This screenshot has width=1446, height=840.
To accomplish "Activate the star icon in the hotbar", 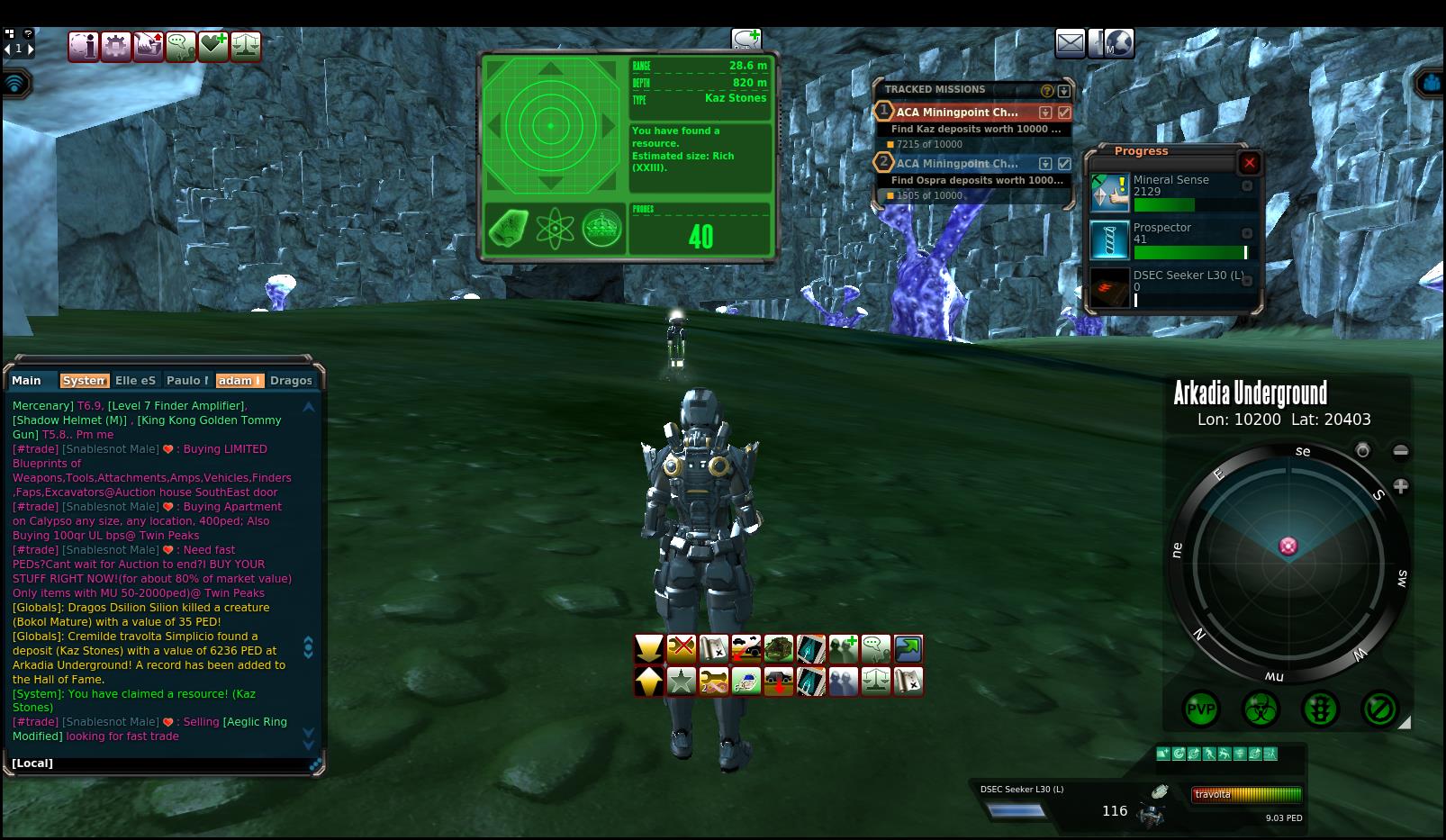I will point(681,682).
